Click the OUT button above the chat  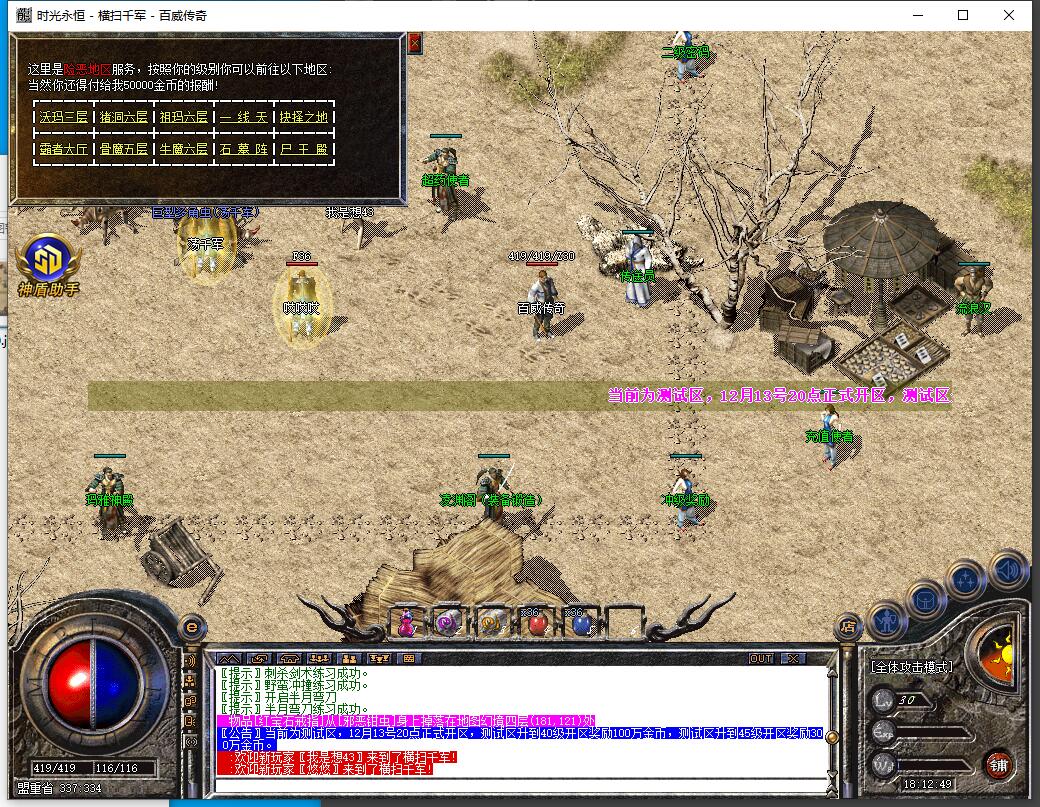click(x=761, y=658)
